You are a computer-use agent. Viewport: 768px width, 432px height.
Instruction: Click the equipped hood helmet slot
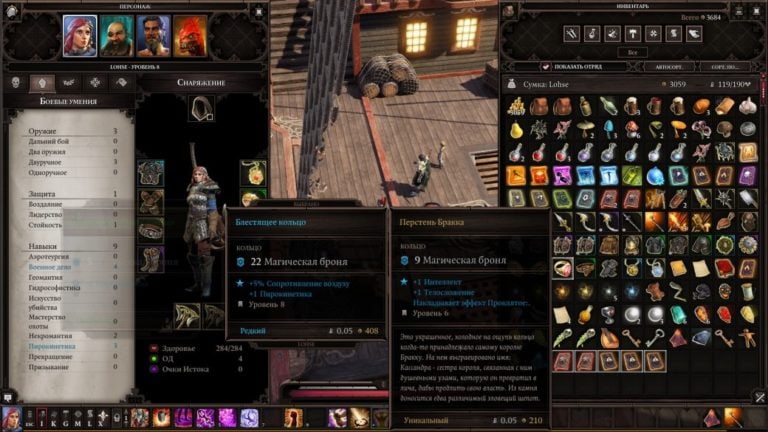click(202, 108)
